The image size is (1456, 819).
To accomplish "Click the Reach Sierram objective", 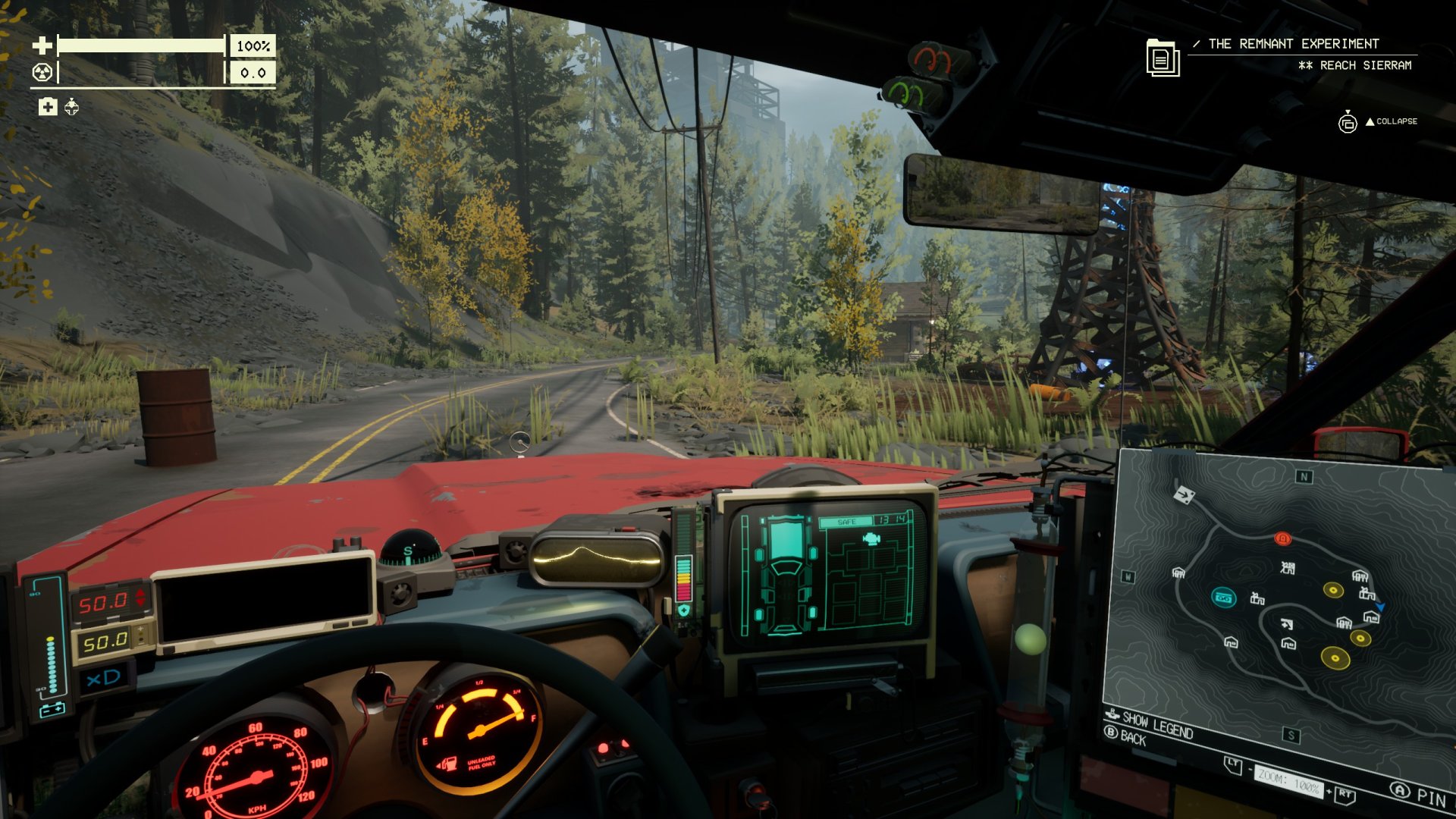I will pos(1365,65).
